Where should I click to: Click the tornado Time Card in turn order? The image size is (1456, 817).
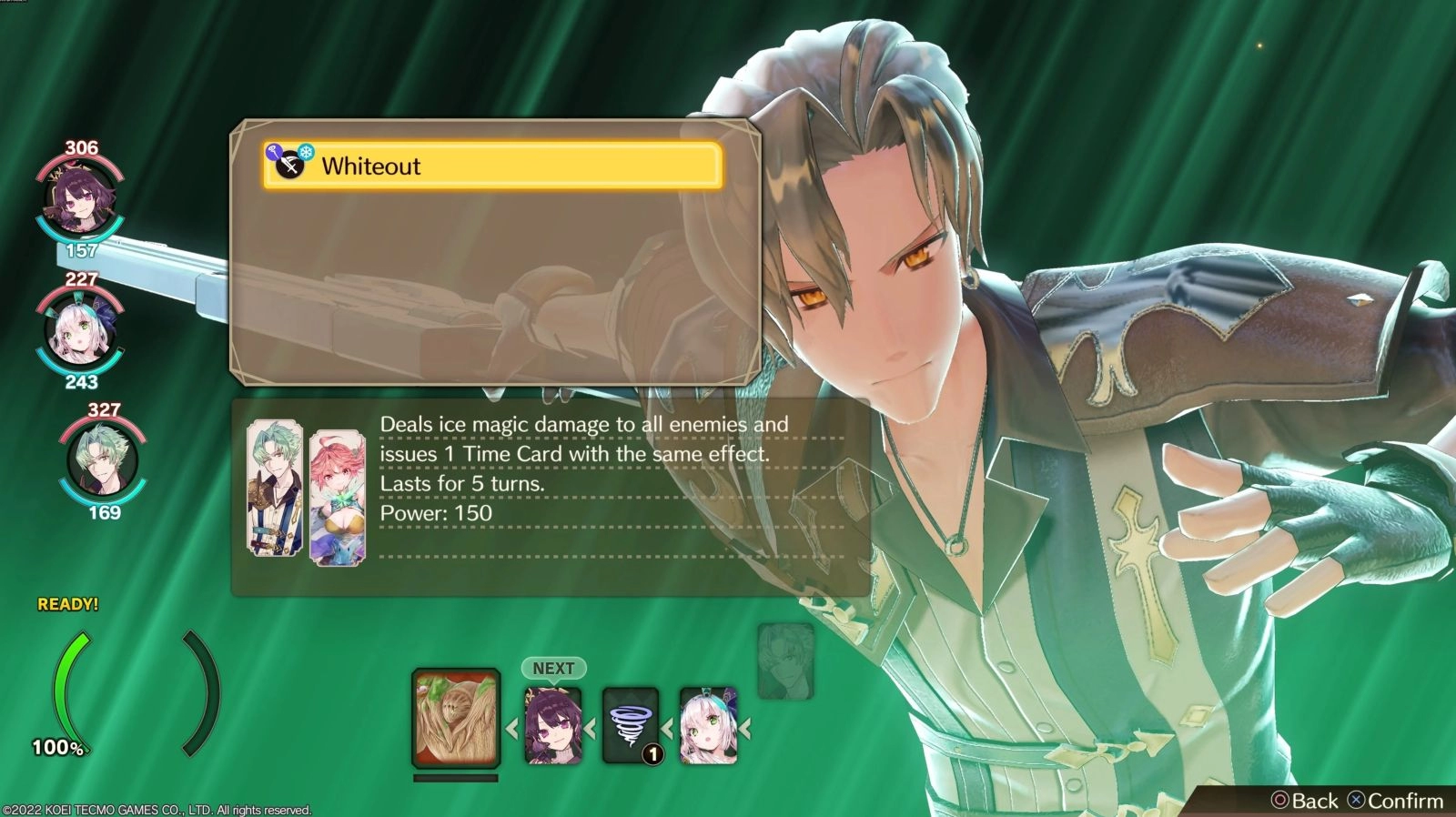pyautogui.click(x=631, y=725)
